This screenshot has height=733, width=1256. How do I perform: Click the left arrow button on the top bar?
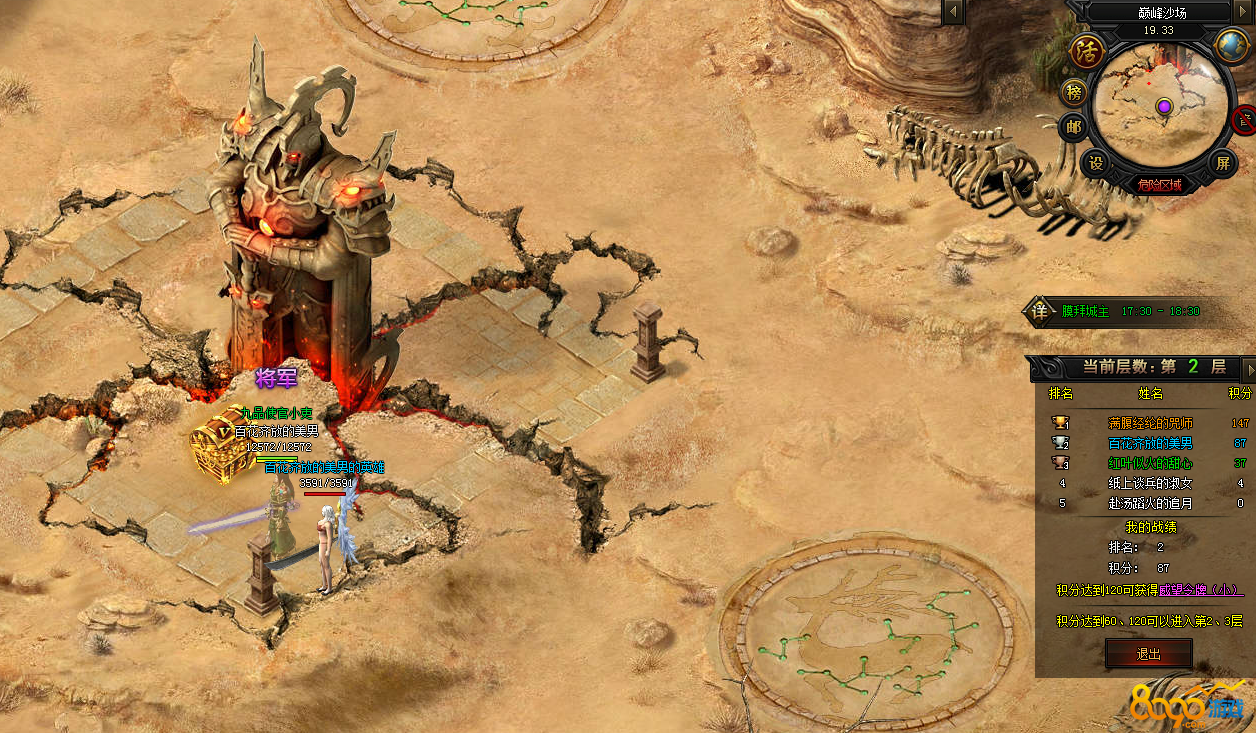coord(954,12)
